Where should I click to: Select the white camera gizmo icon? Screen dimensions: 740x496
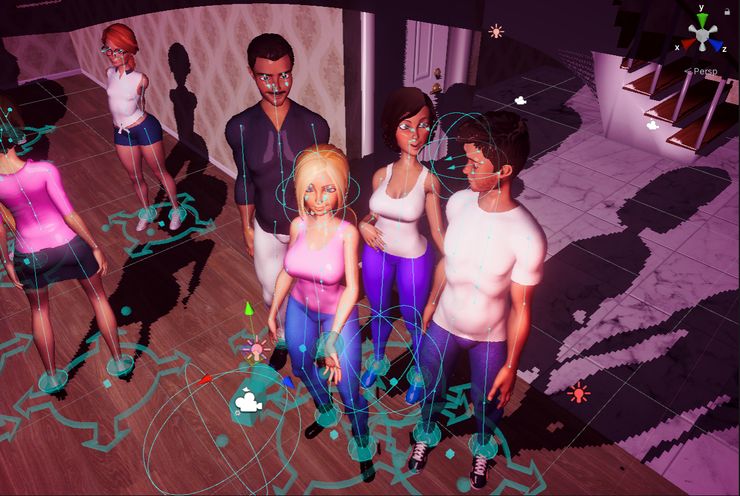click(247, 402)
